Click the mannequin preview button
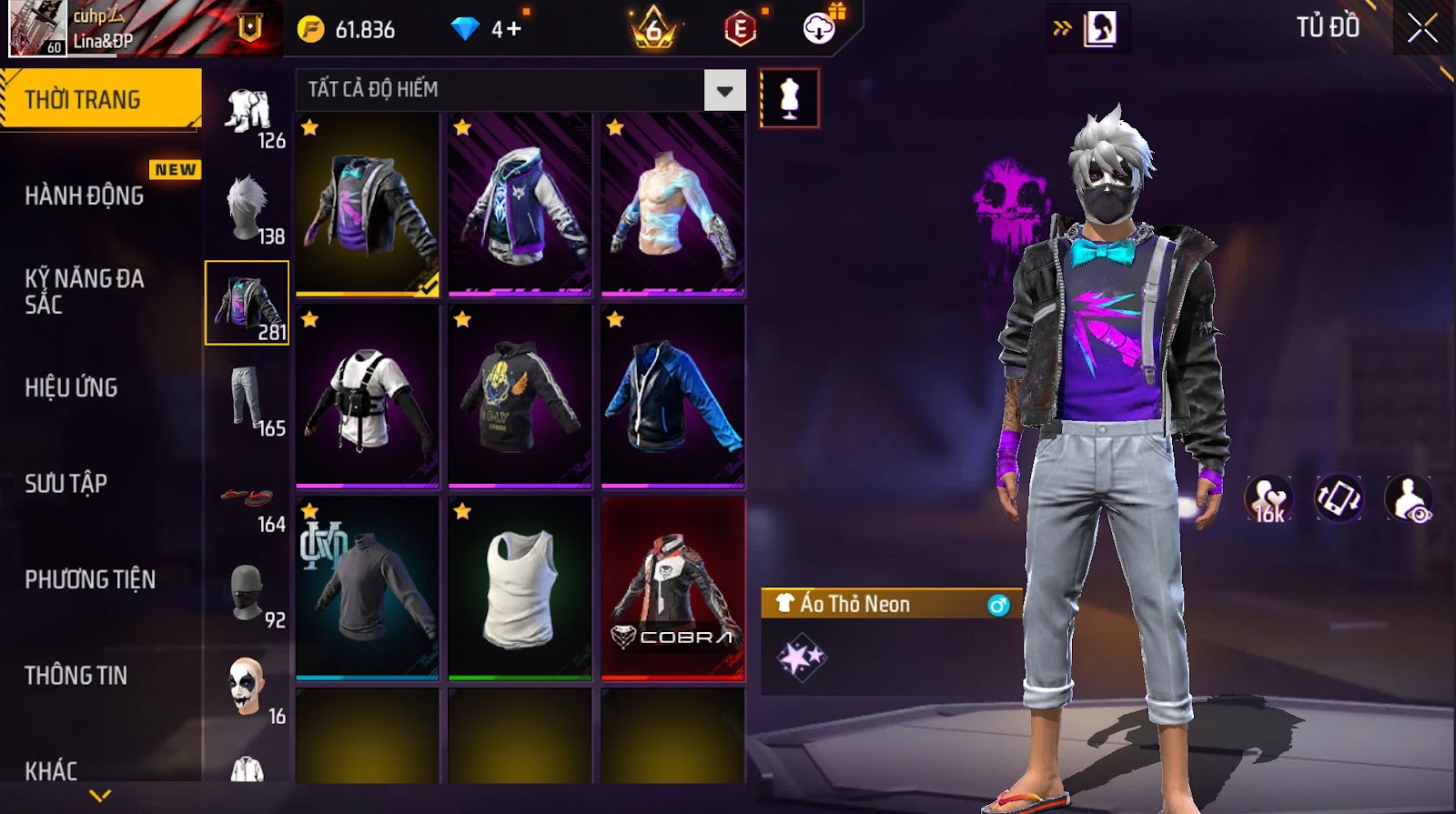Image resolution: width=1456 pixels, height=814 pixels. tap(789, 98)
